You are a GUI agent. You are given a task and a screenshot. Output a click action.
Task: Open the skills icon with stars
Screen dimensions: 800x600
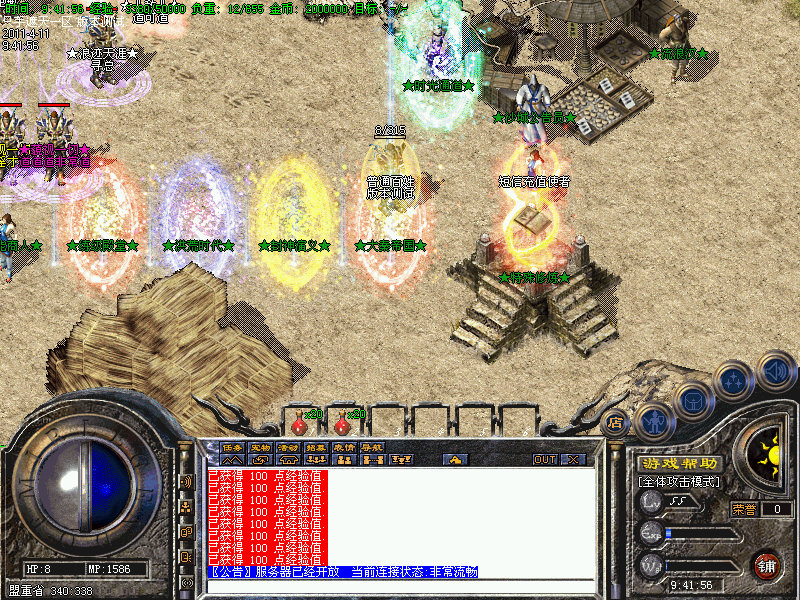pyautogui.click(x=735, y=380)
